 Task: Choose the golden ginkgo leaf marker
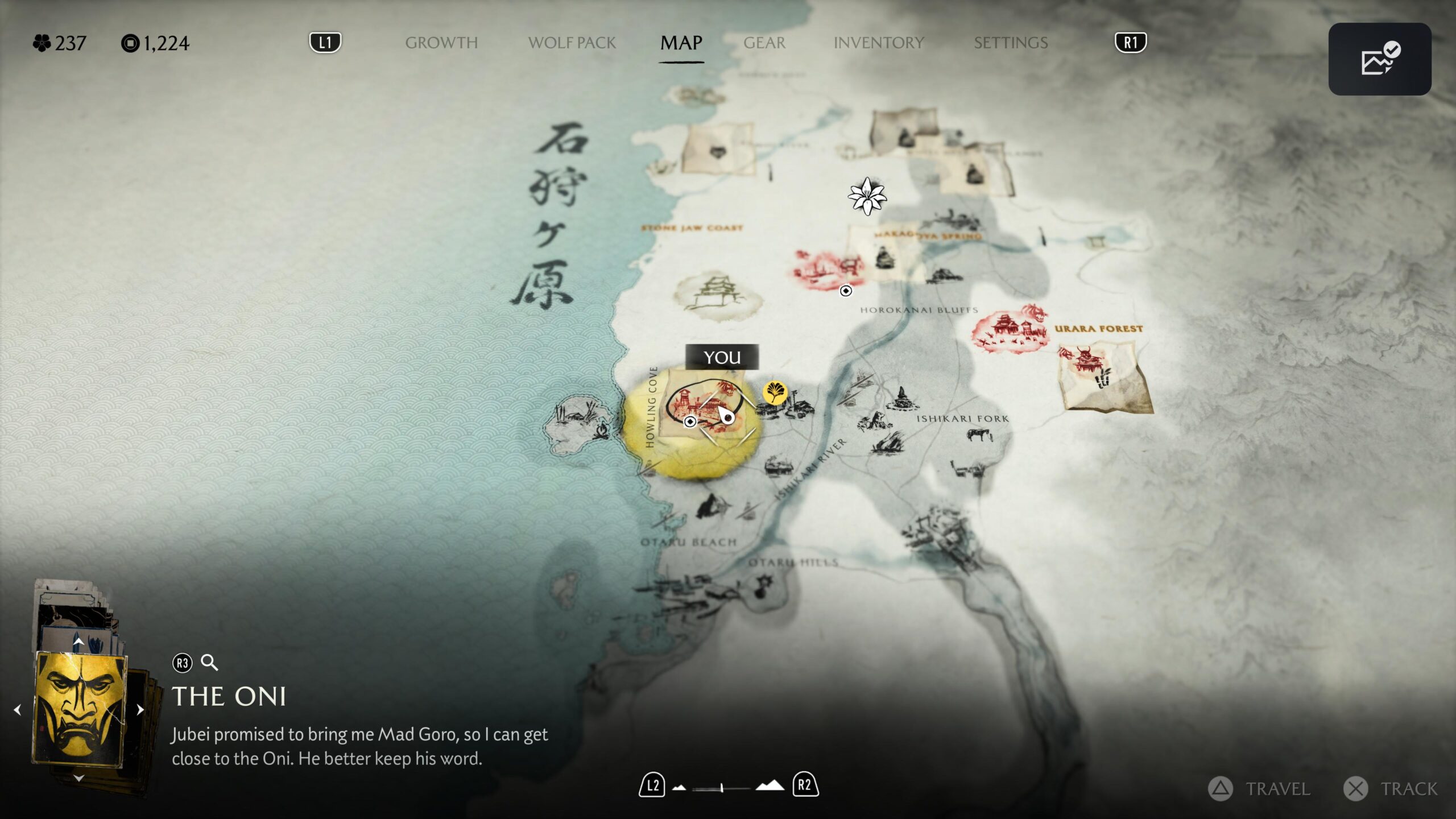[x=775, y=392]
